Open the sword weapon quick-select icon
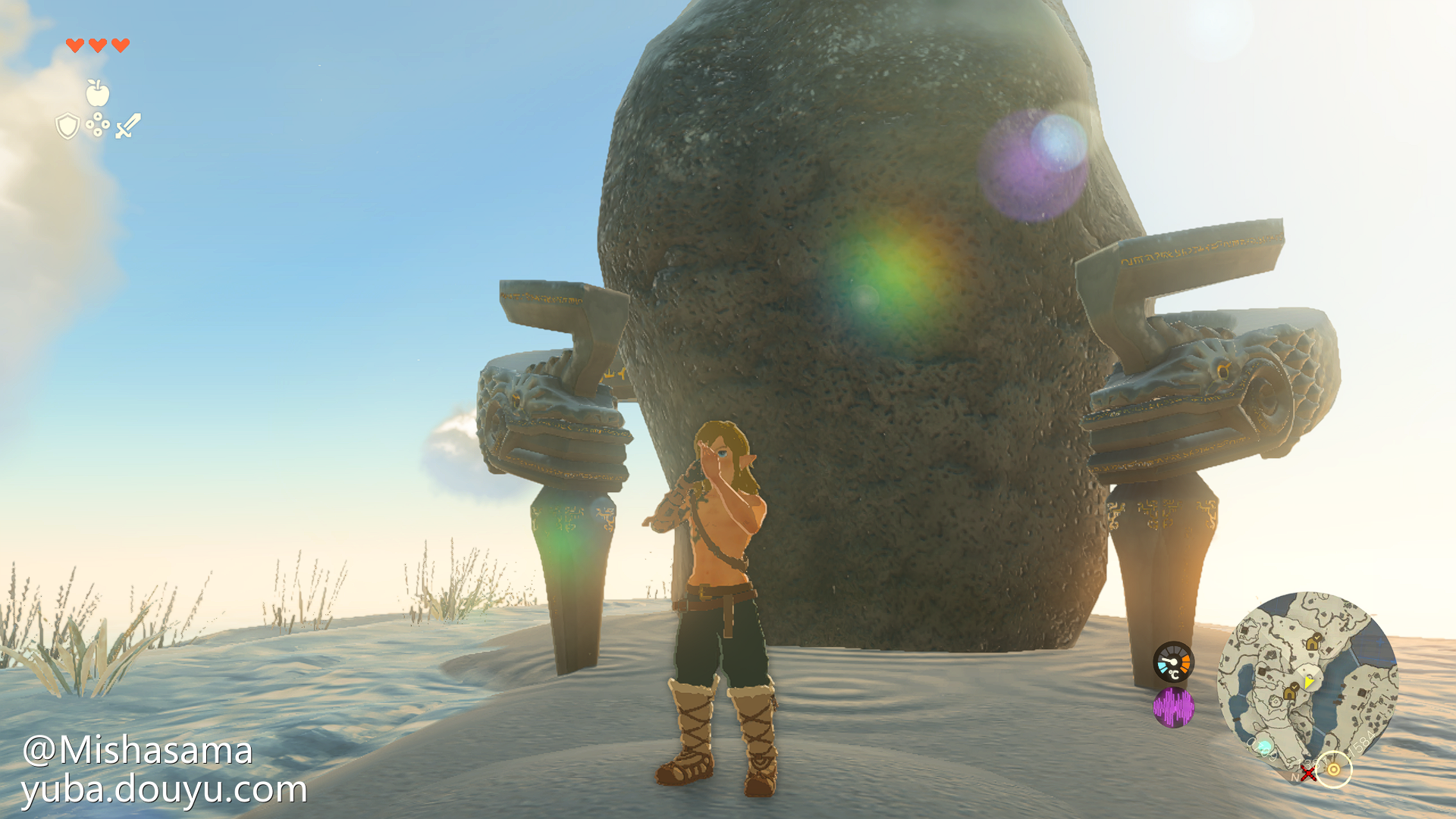 point(128,126)
